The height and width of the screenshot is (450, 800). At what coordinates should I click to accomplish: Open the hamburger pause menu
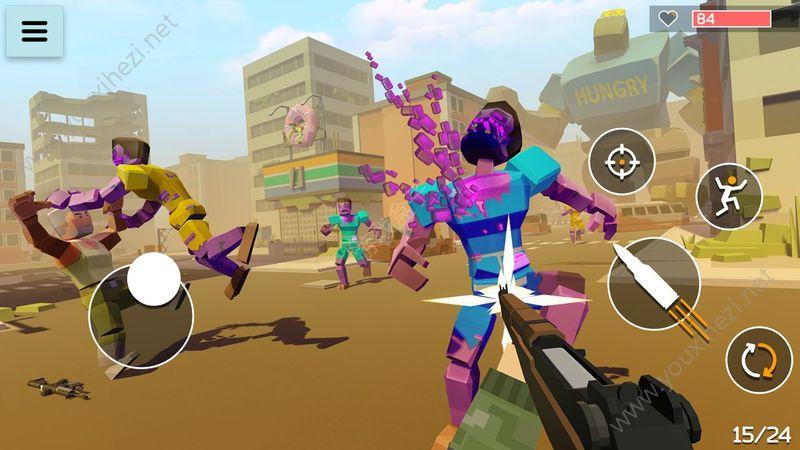point(35,31)
